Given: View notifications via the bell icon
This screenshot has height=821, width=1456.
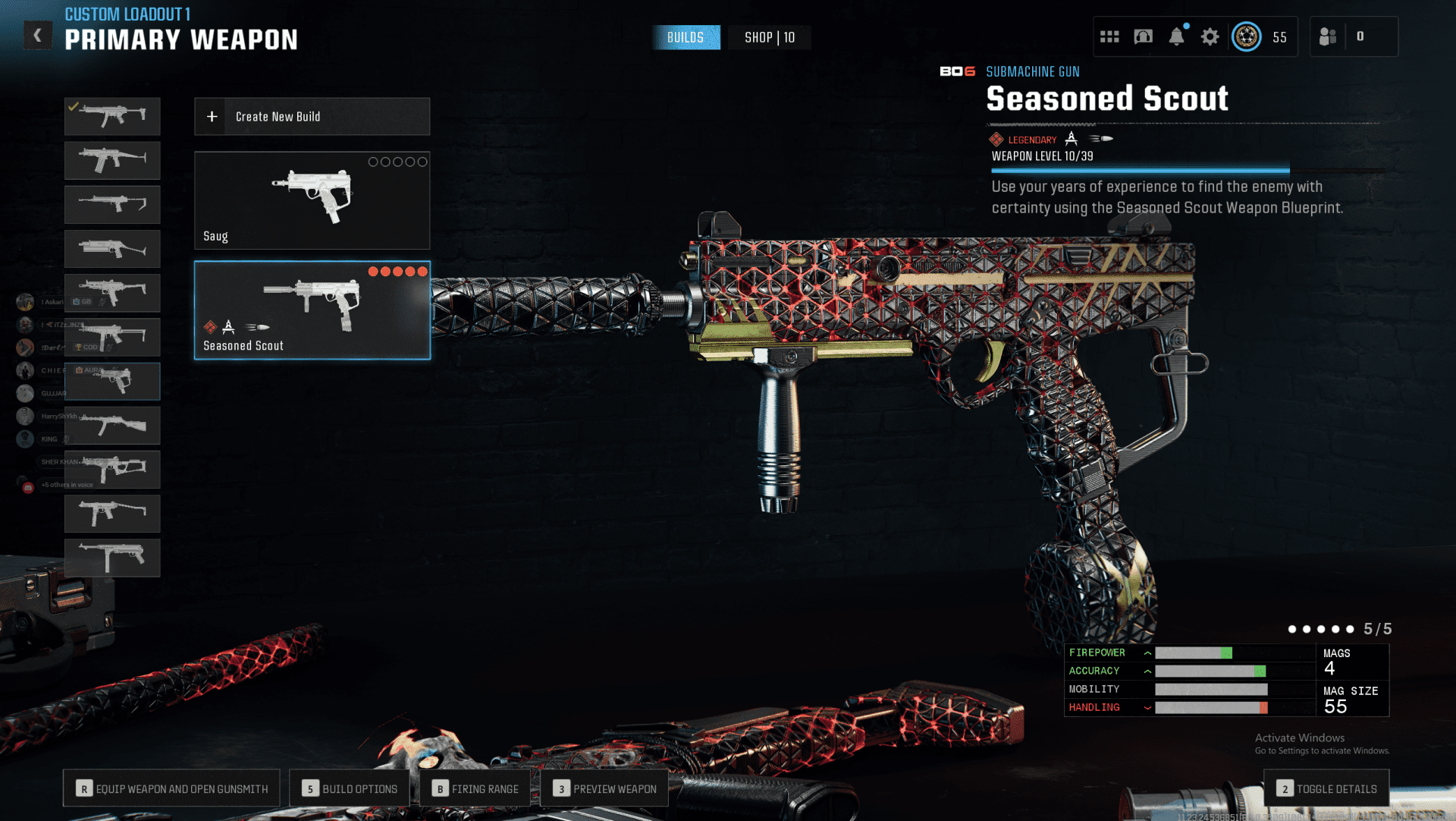Looking at the screenshot, I should coord(1176,36).
